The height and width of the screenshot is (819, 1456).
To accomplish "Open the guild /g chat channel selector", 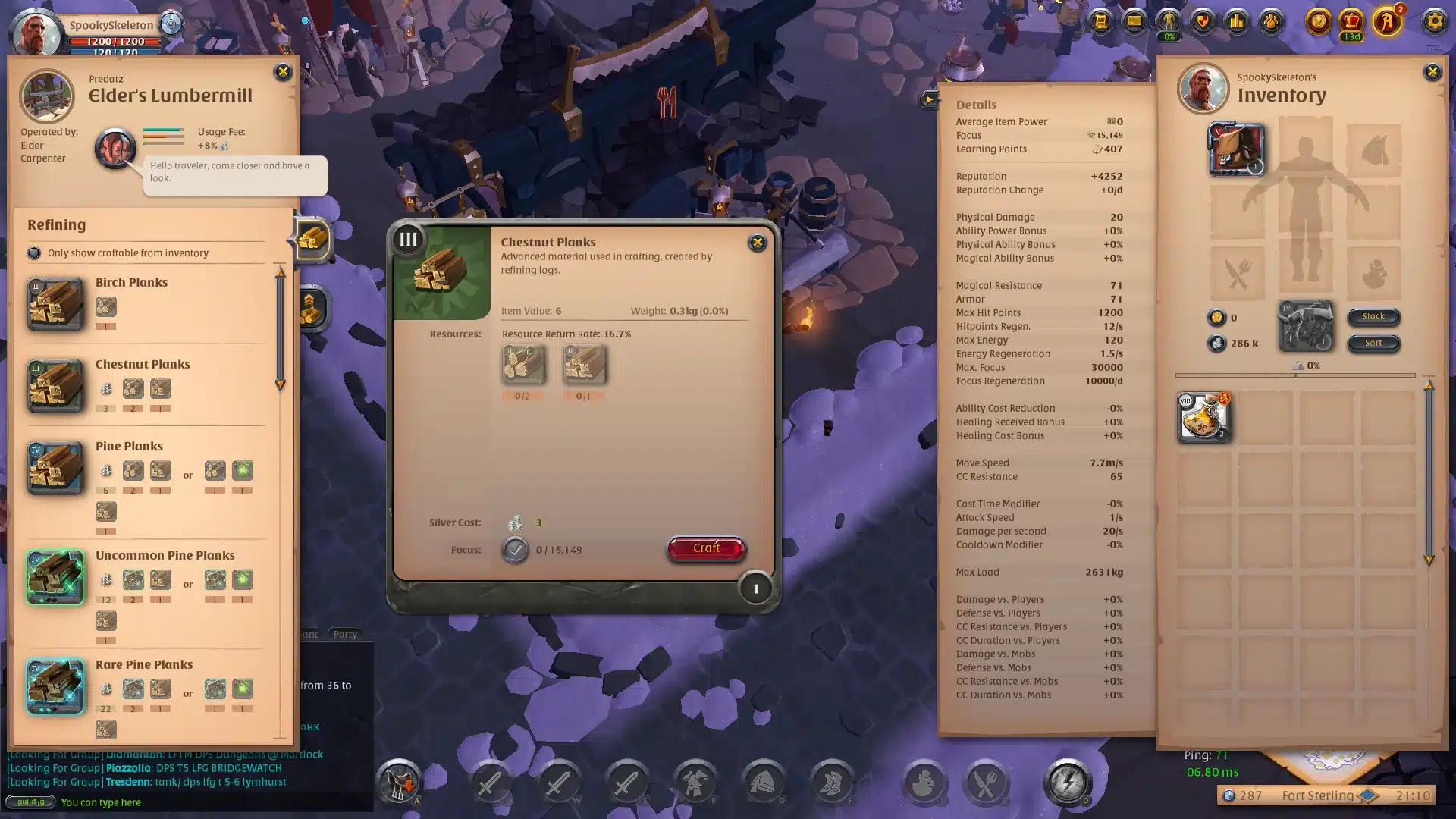I will click(x=30, y=802).
